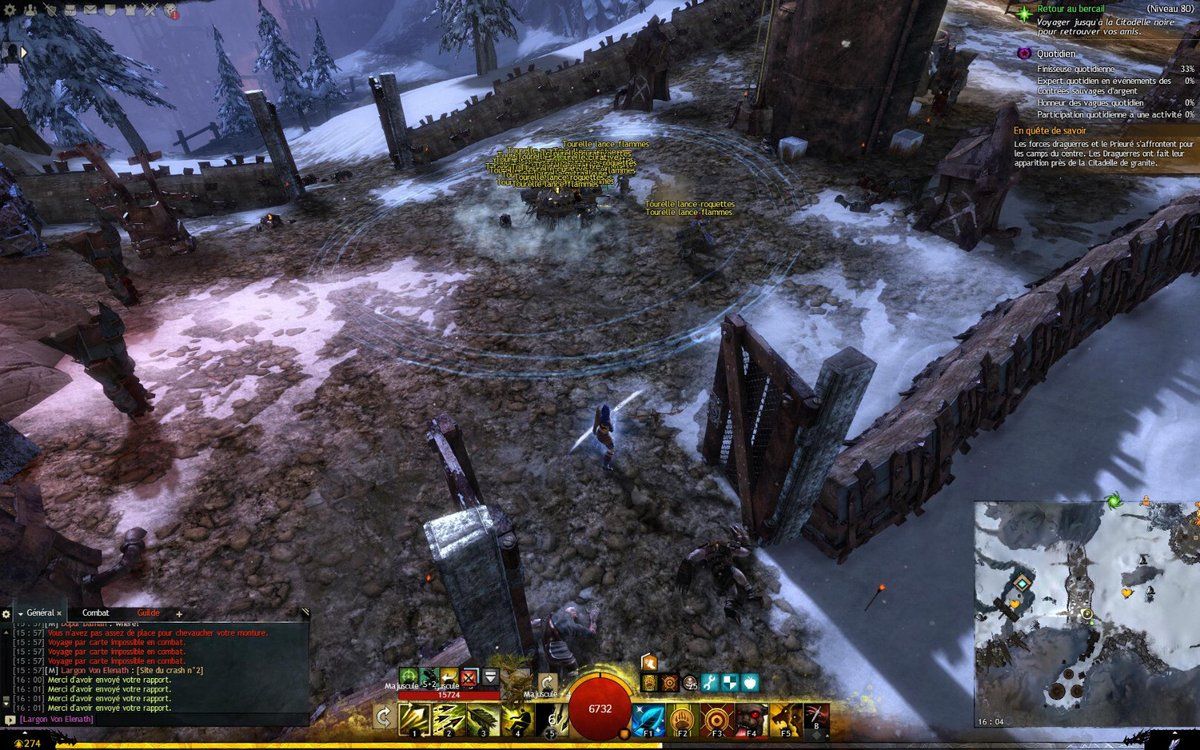This screenshot has width=1200, height=750.
Task: Open the Retour au bercail objective
Action: coord(1072,8)
